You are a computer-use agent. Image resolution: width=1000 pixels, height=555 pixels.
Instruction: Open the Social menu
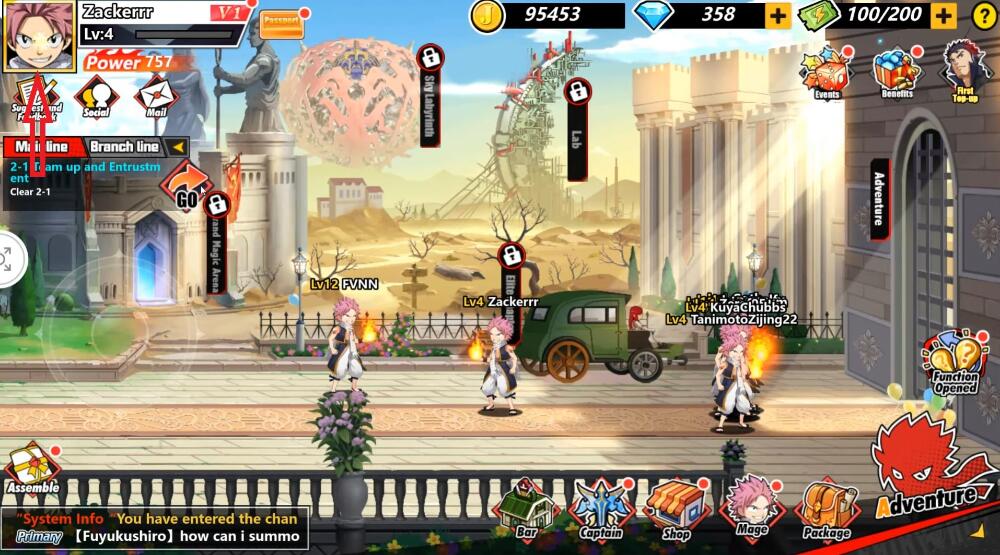(x=97, y=97)
